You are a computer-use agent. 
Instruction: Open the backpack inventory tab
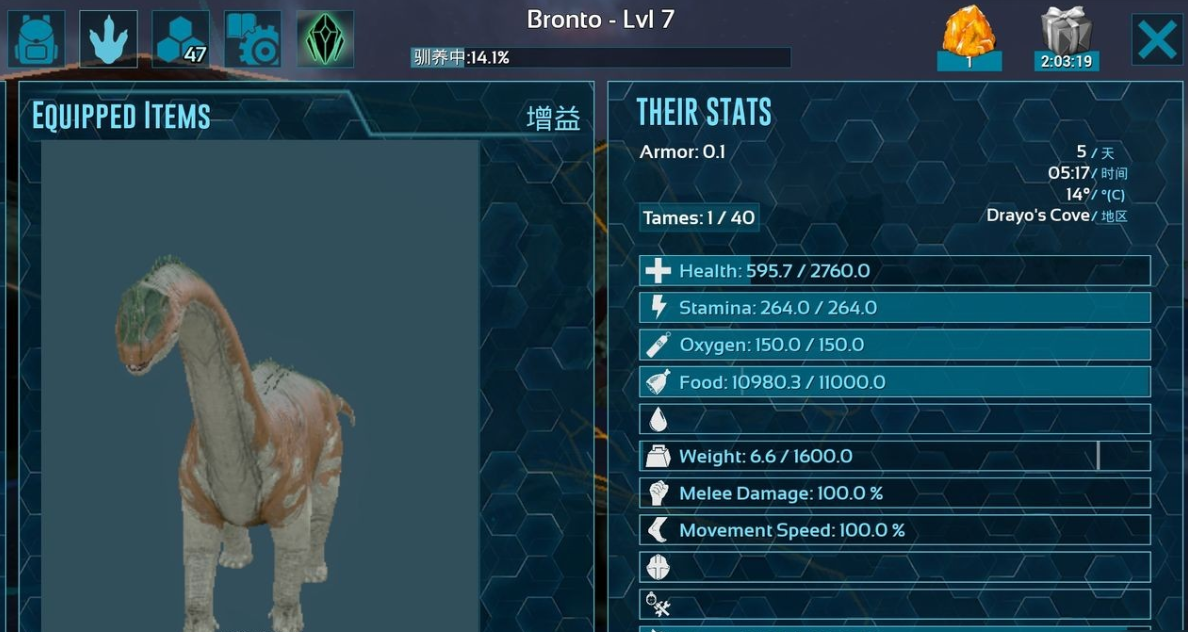point(37,39)
